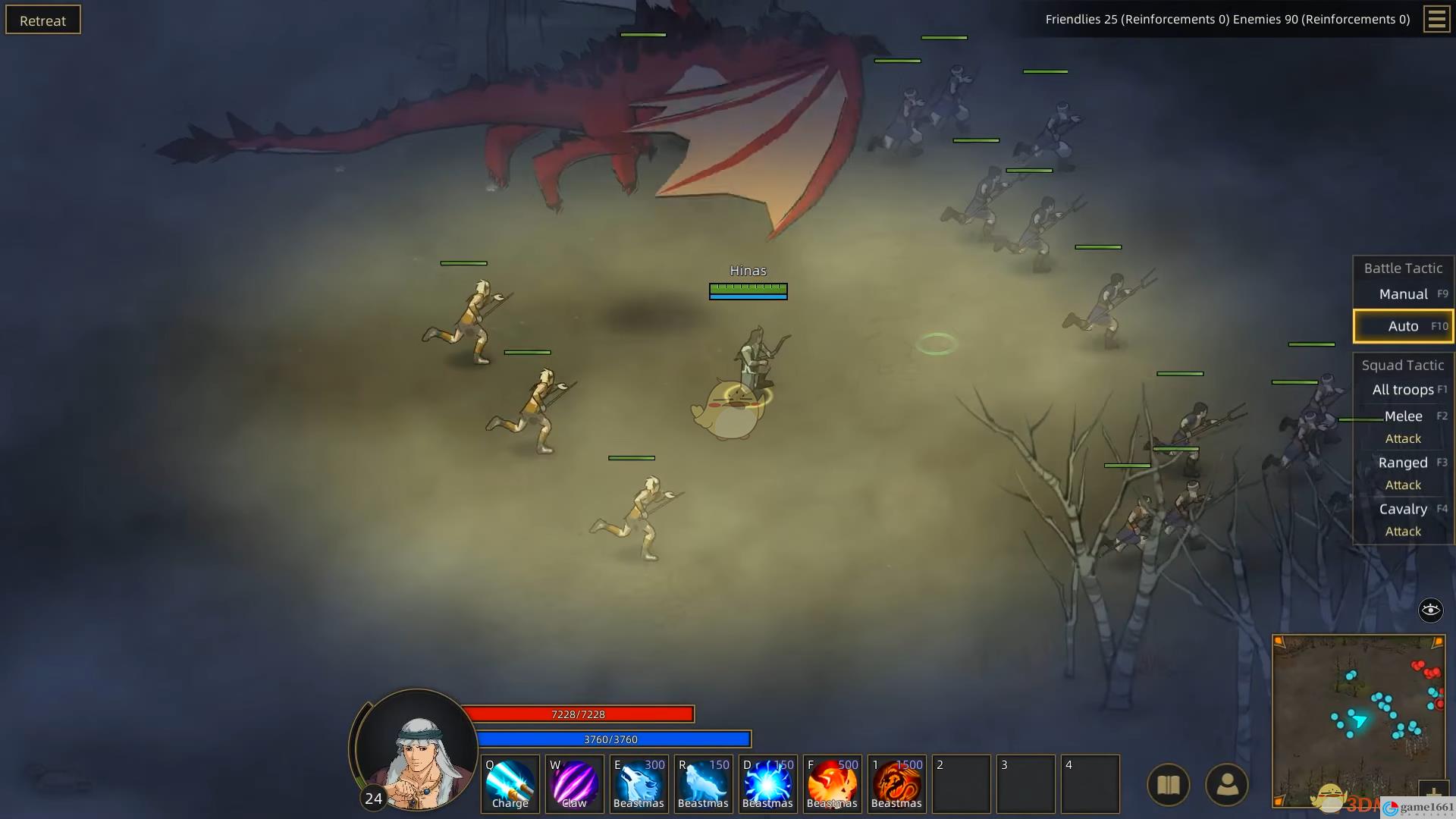Screen dimensions: 1456x819
Task: Toggle the eye visibility button
Action: pyautogui.click(x=1430, y=610)
